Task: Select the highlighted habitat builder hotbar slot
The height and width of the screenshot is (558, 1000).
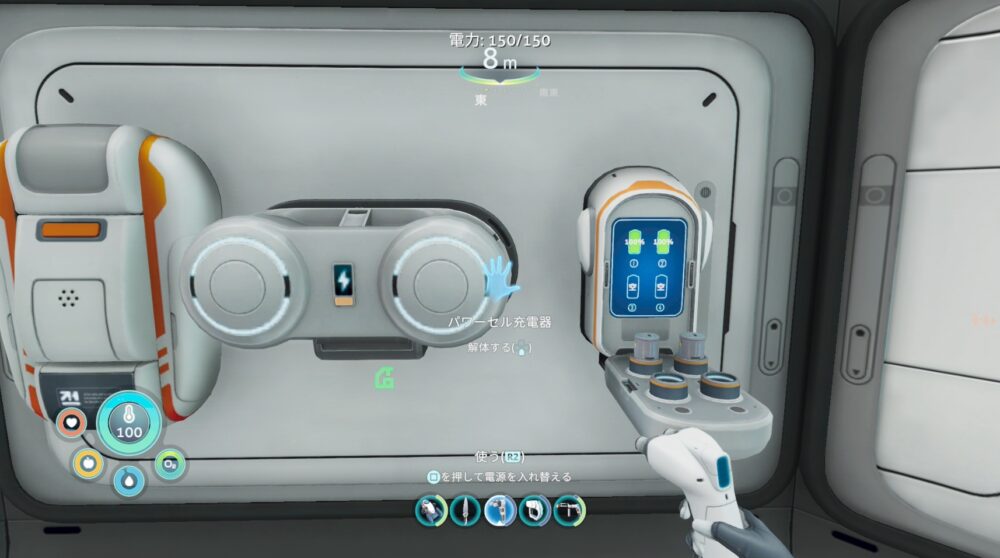Action: [501, 510]
